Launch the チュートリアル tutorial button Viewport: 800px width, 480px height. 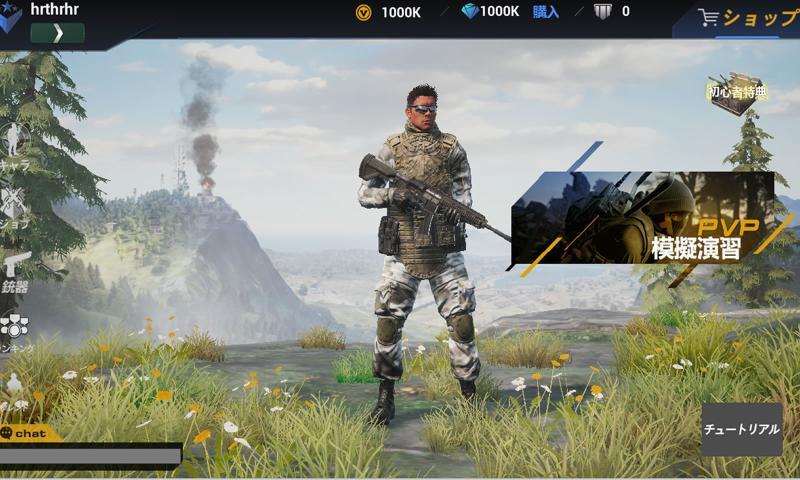coord(741,429)
